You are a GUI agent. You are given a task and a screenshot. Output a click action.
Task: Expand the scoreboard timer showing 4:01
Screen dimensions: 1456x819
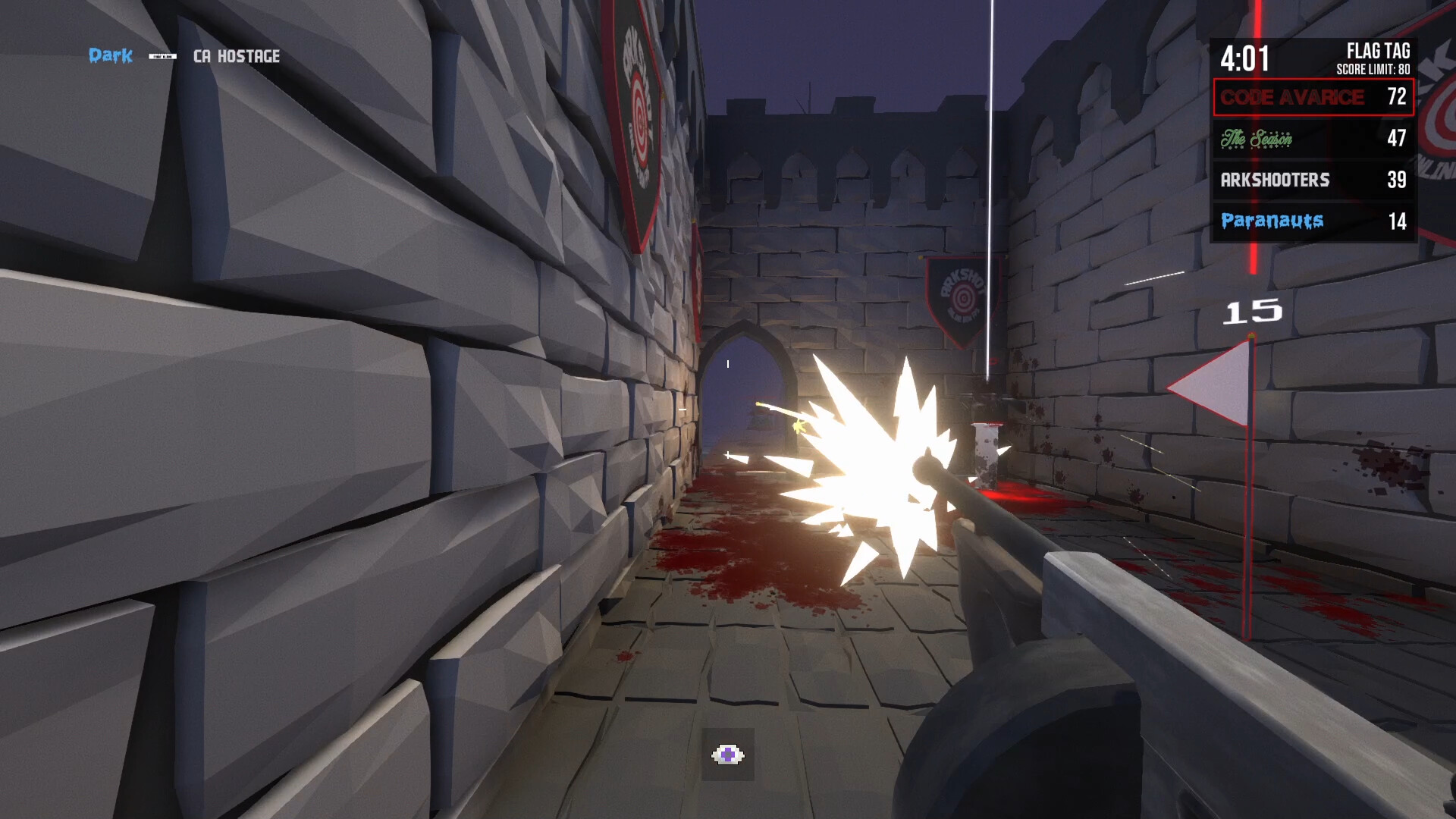click(x=1246, y=57)
